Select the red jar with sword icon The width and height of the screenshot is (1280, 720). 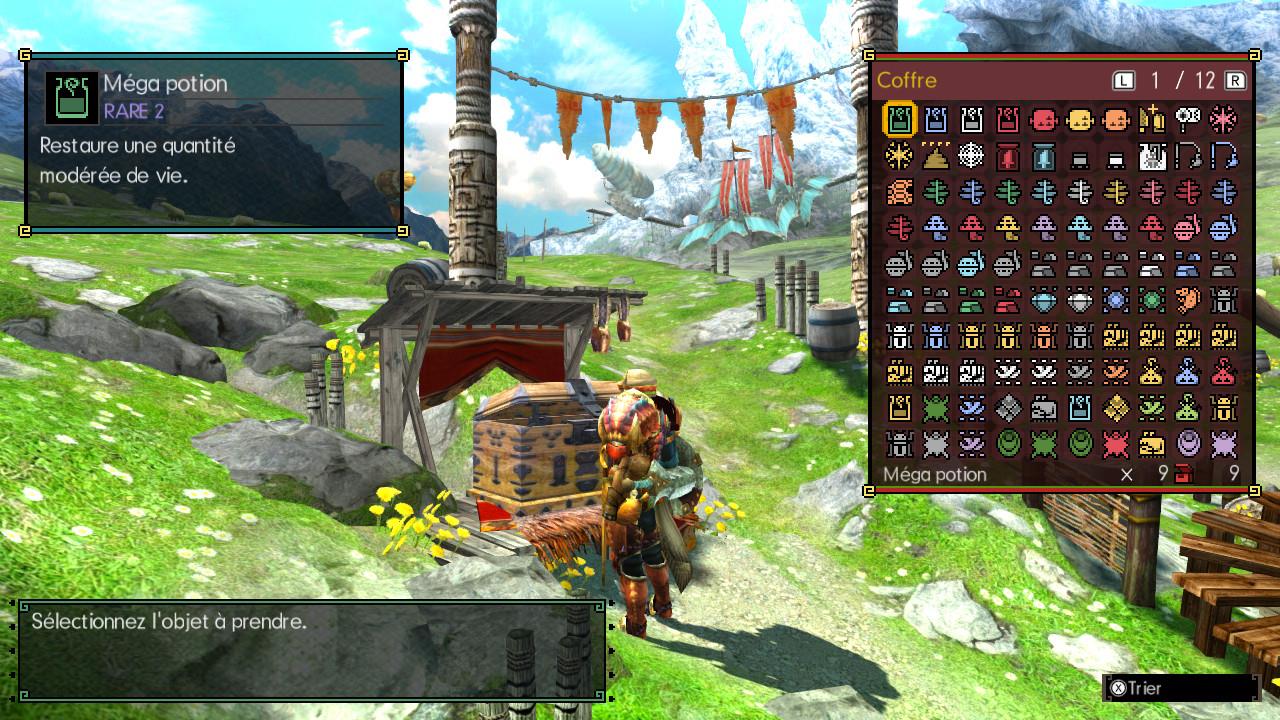pos(1008,156)
